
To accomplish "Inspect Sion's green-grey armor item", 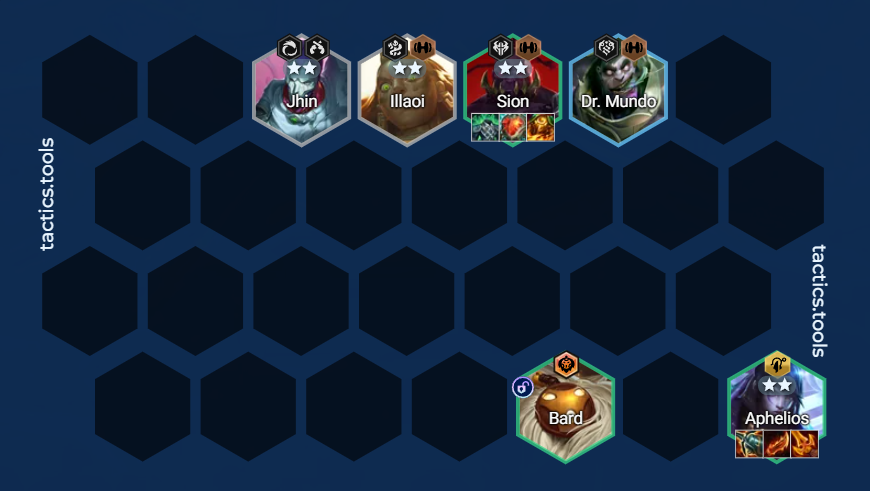I will [486, 128].
